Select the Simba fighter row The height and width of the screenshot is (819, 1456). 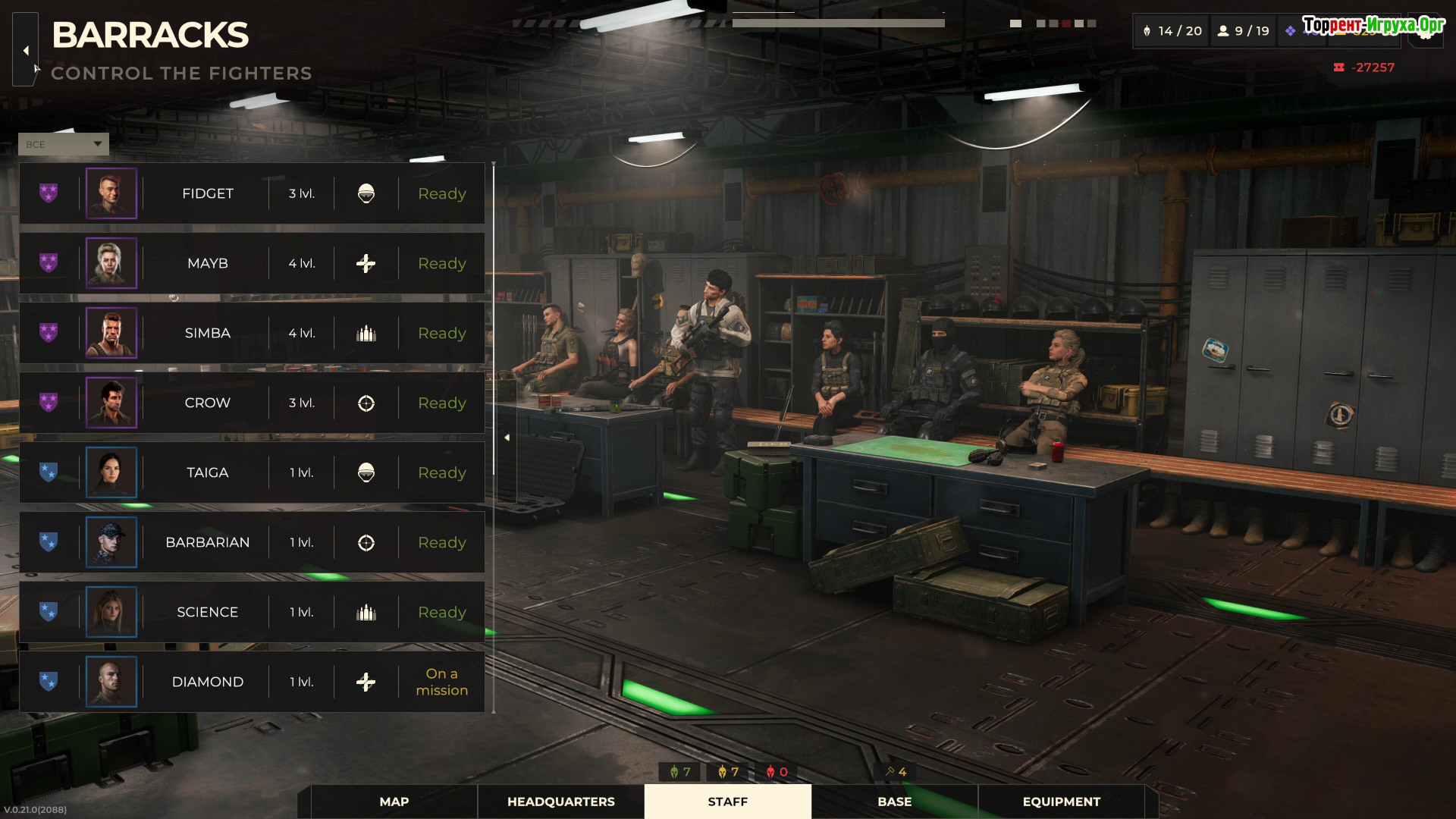[207, 333]
